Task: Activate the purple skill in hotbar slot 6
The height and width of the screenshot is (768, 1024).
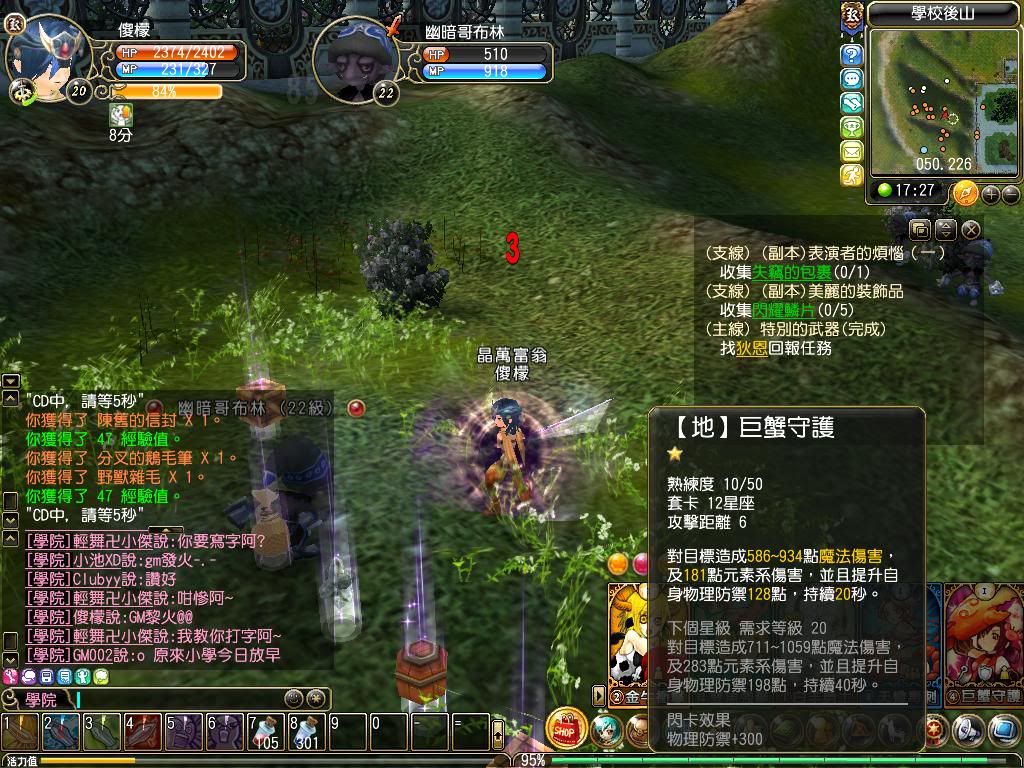Action: pyautogui.click(x=224, y=732)
